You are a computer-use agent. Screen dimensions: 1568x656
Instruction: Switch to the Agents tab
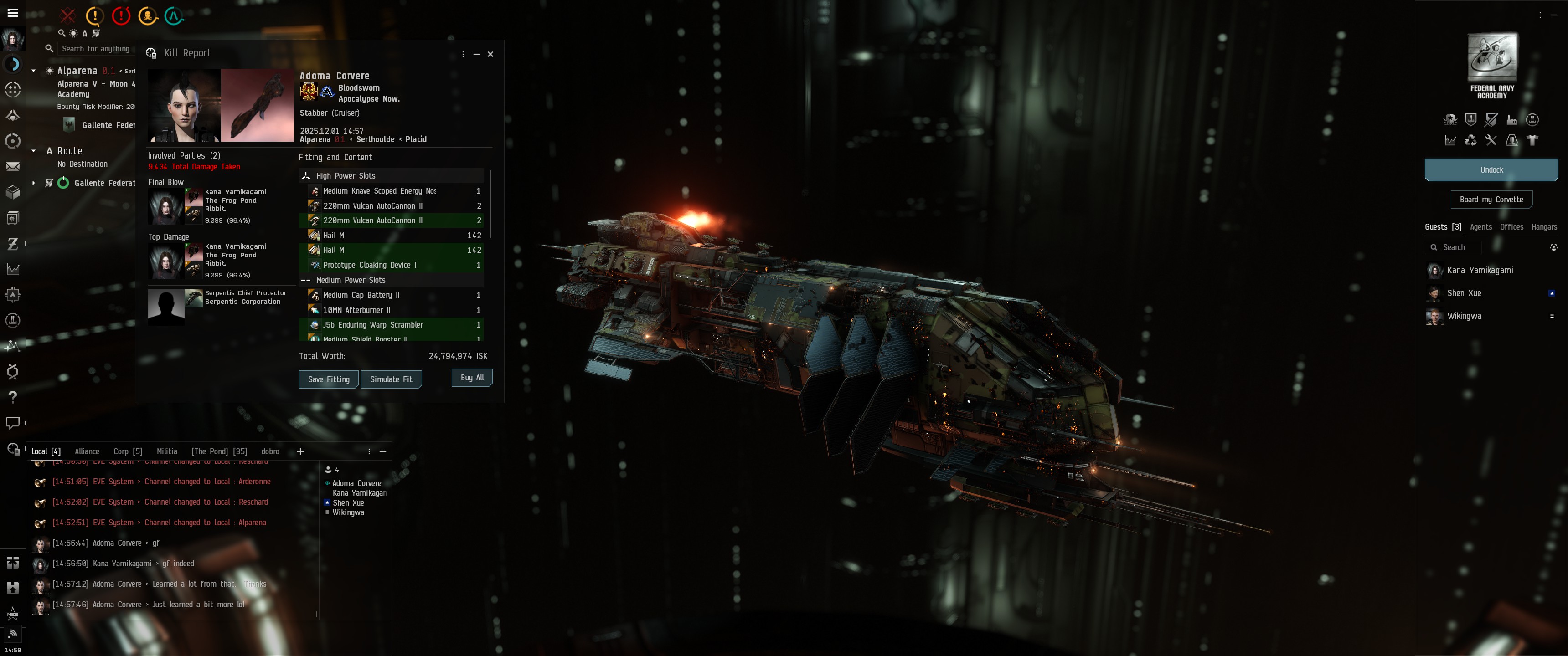(x=1480, y=227)
